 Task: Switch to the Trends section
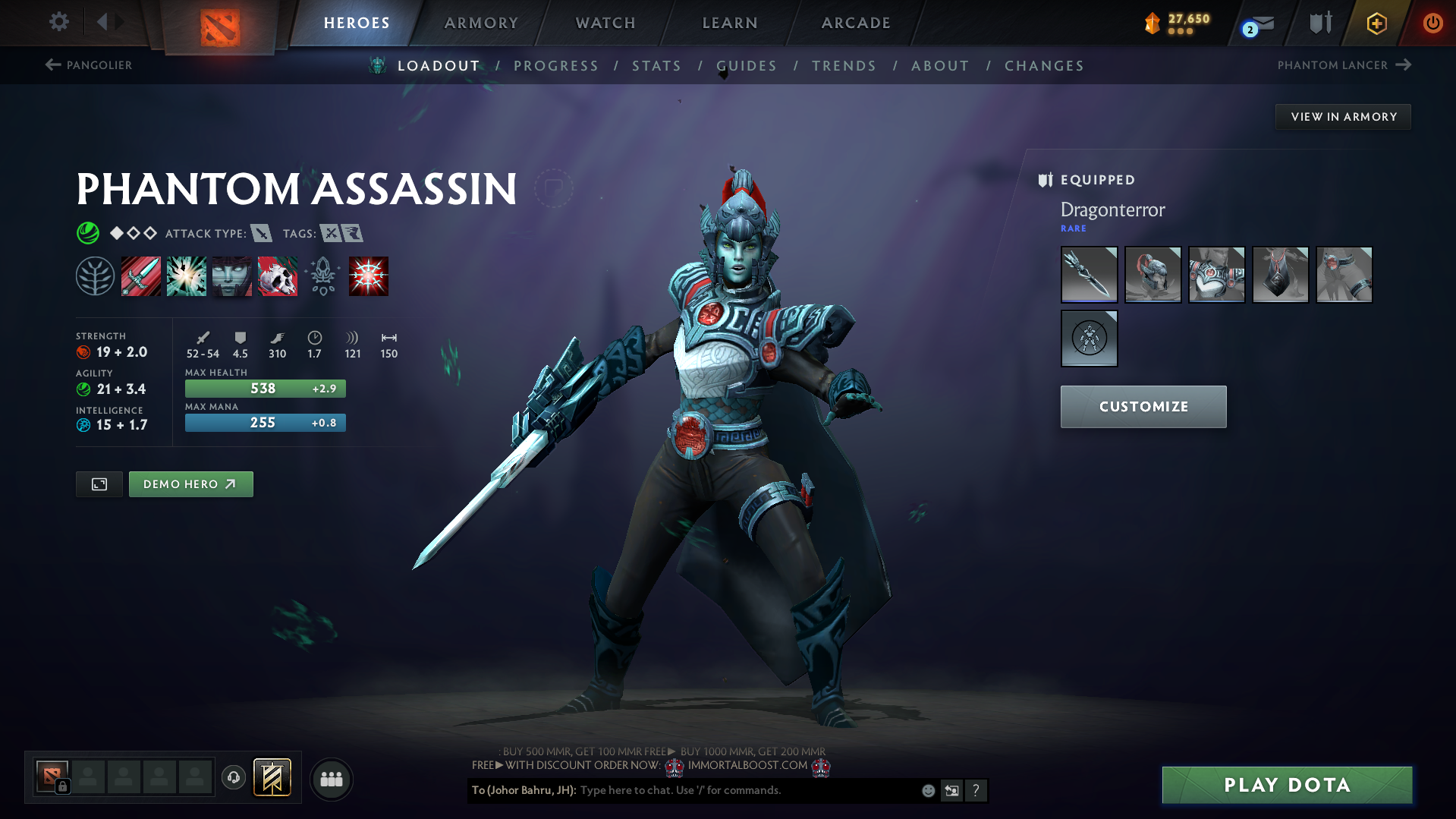(844, 66)
